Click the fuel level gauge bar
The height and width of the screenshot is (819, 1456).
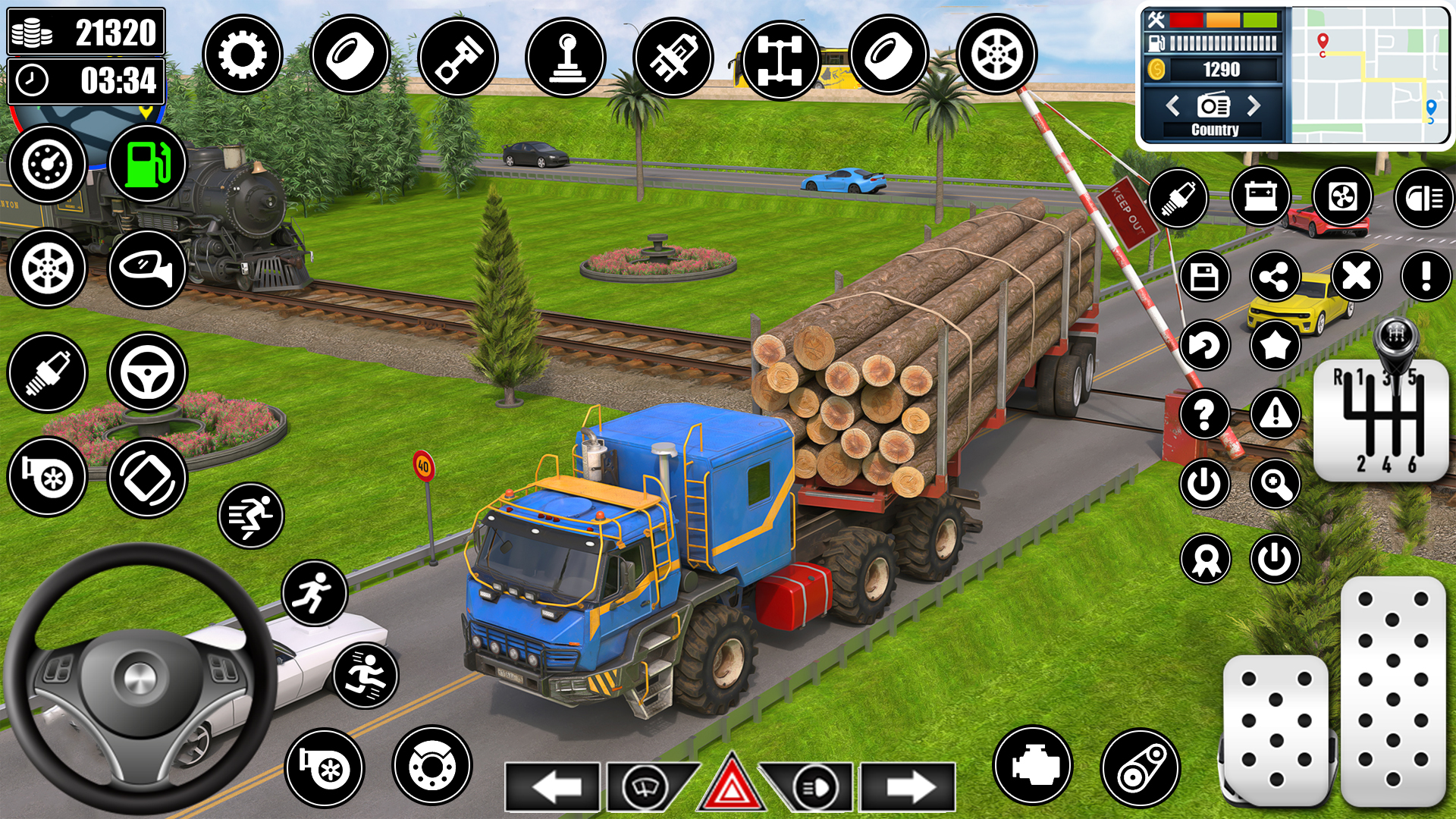pyautogui.click(x=1225, y=42)
